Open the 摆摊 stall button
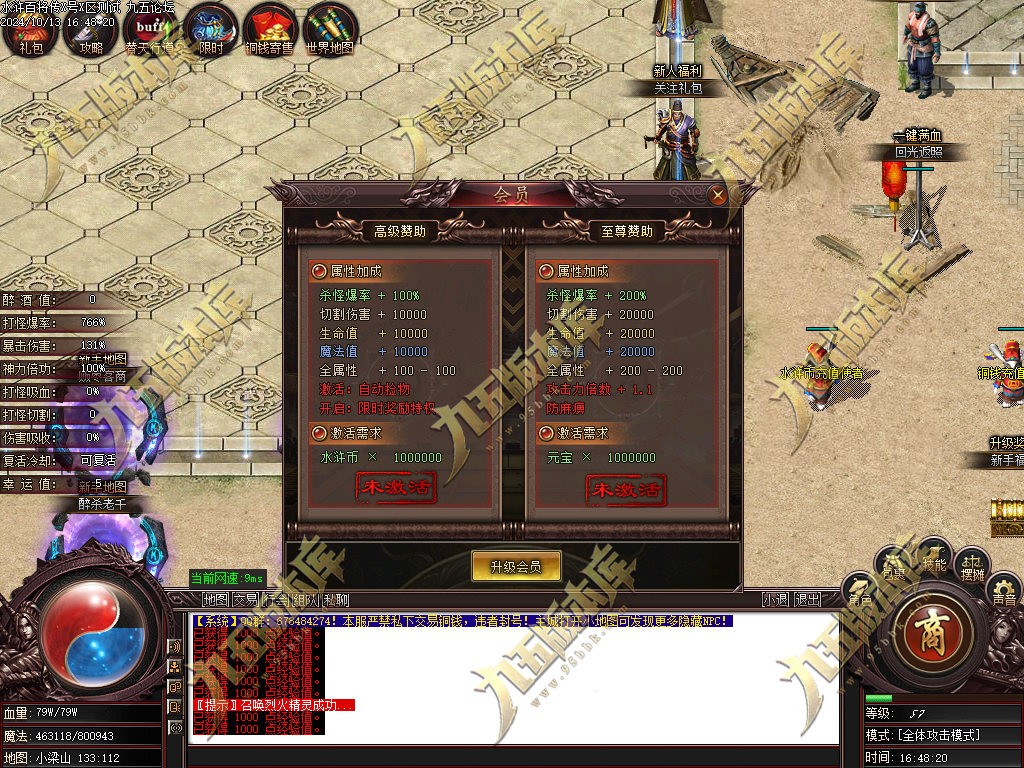The width and height of the screenshot is (1024, 768). [972, 567]
